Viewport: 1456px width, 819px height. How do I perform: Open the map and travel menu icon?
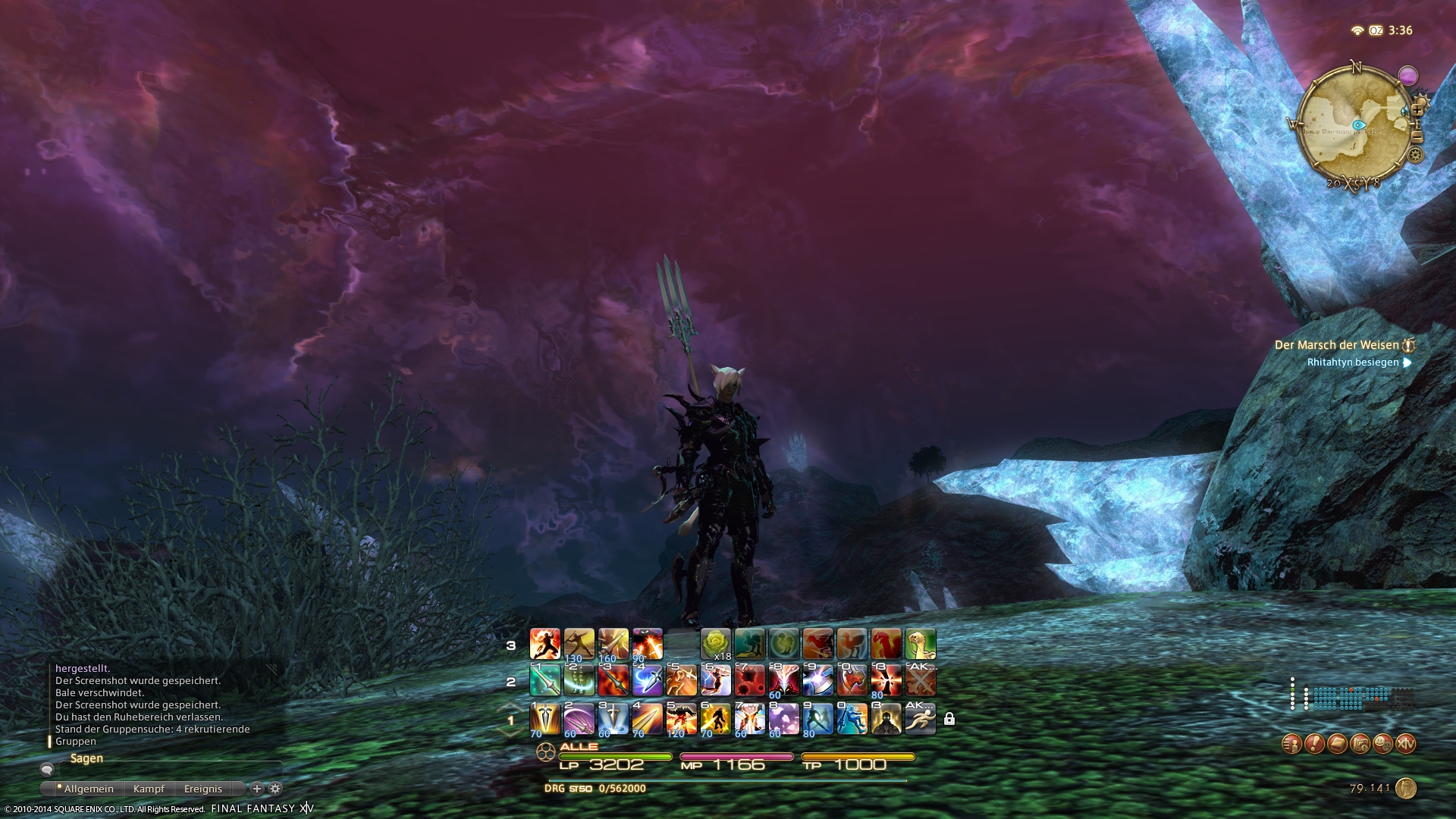click(1360, 744)
